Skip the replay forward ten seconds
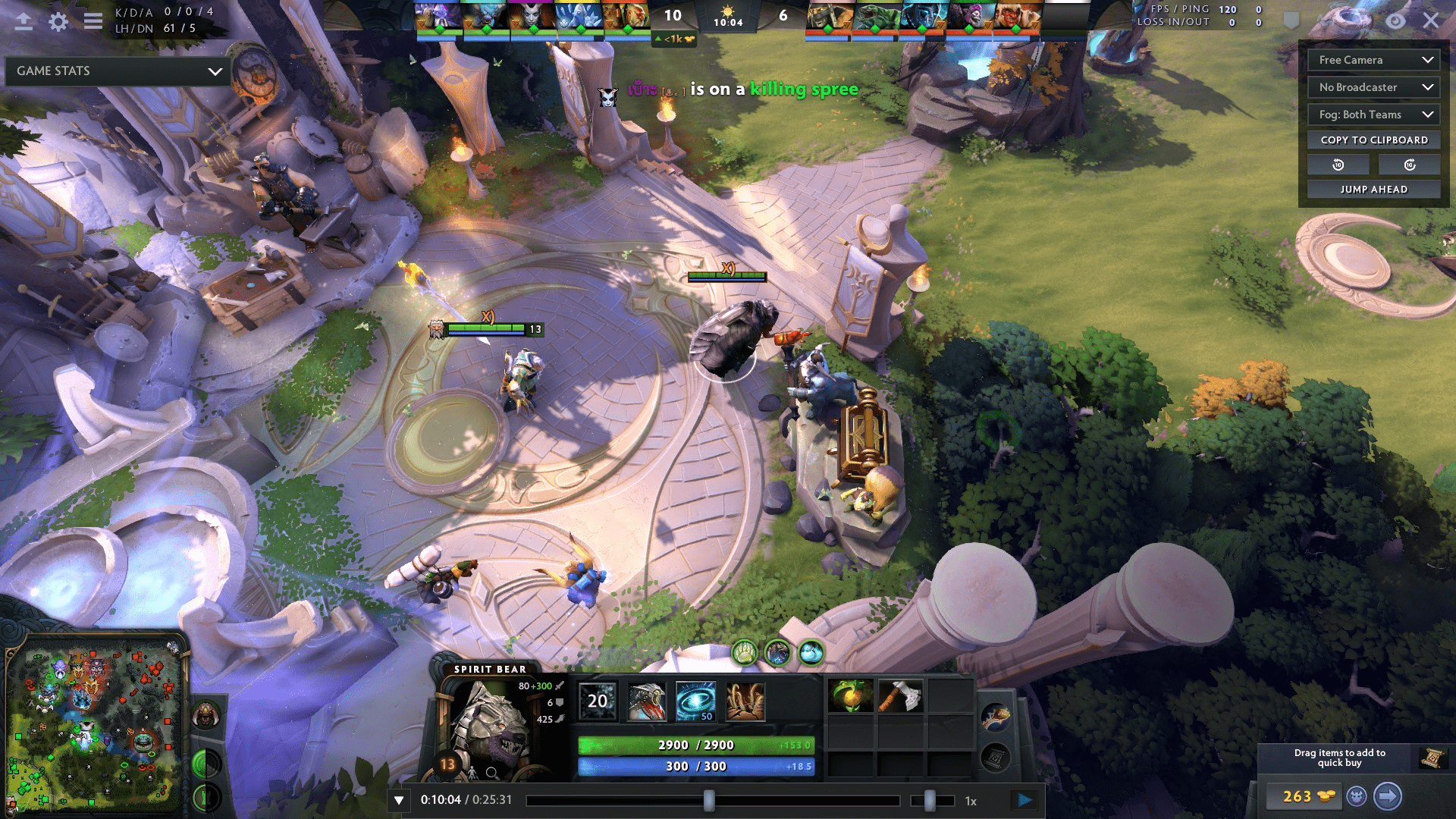 coord(1409,165)
